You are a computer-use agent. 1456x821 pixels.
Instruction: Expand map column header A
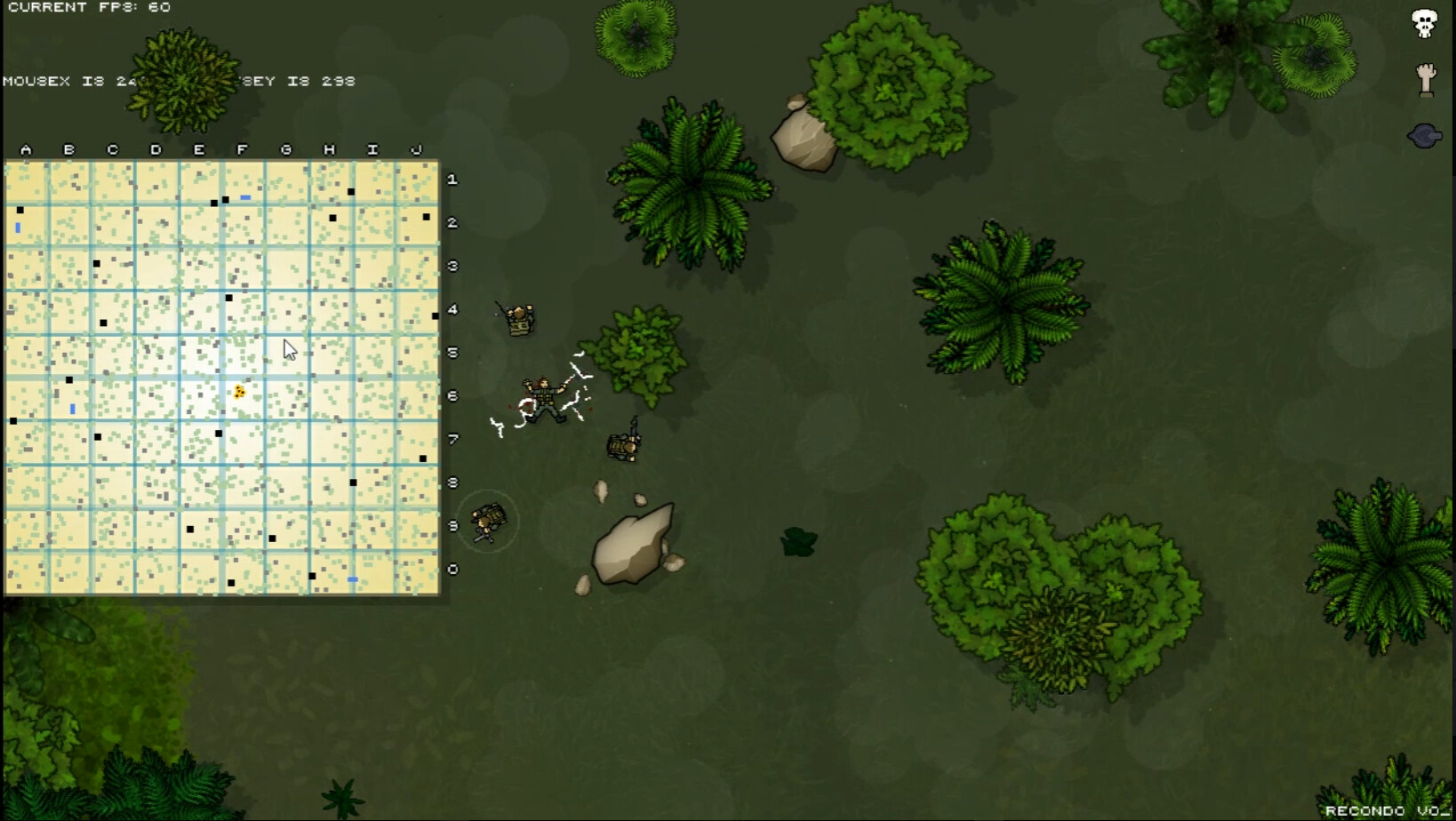tap(26, 149)
